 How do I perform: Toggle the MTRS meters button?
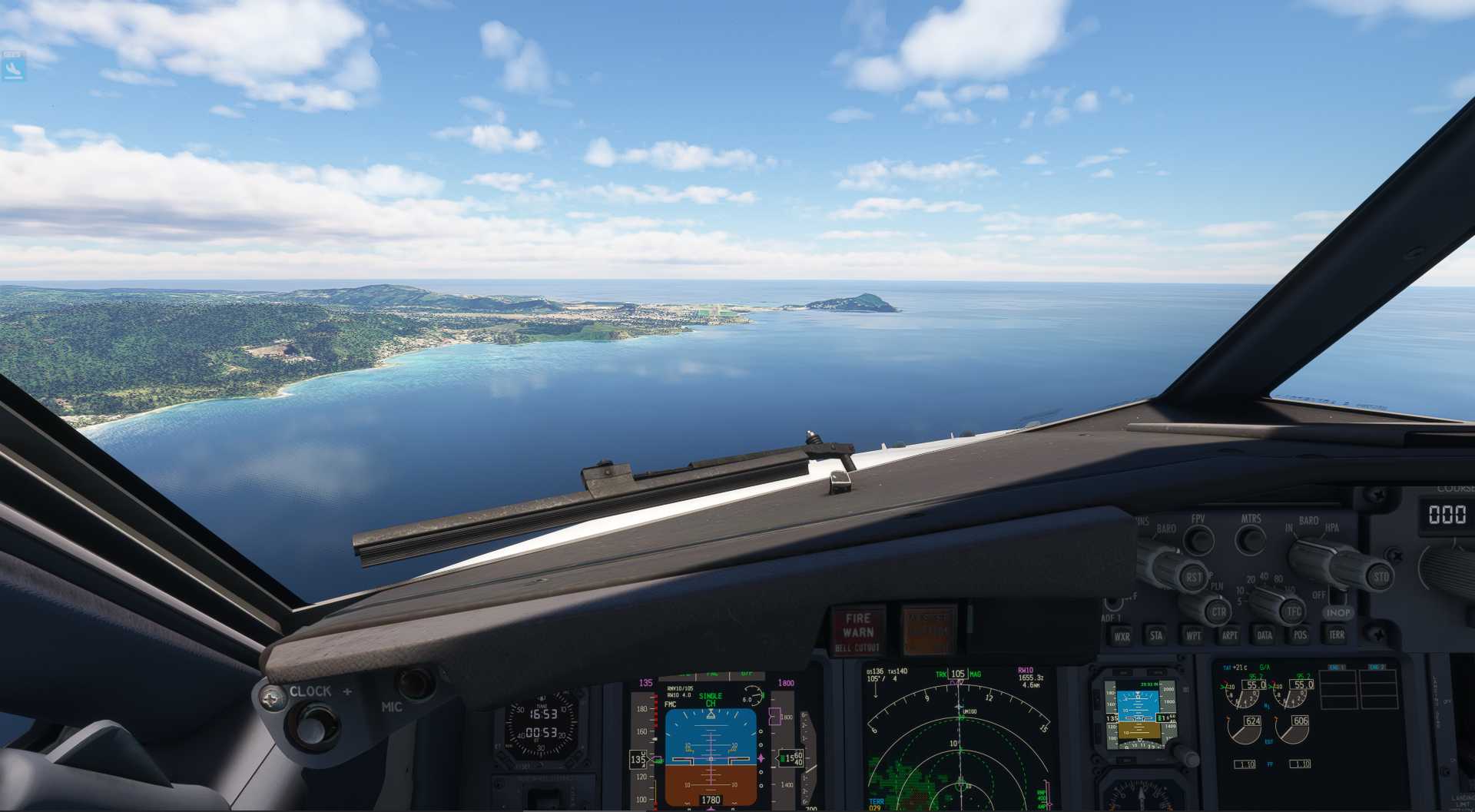coord(1251,539)
